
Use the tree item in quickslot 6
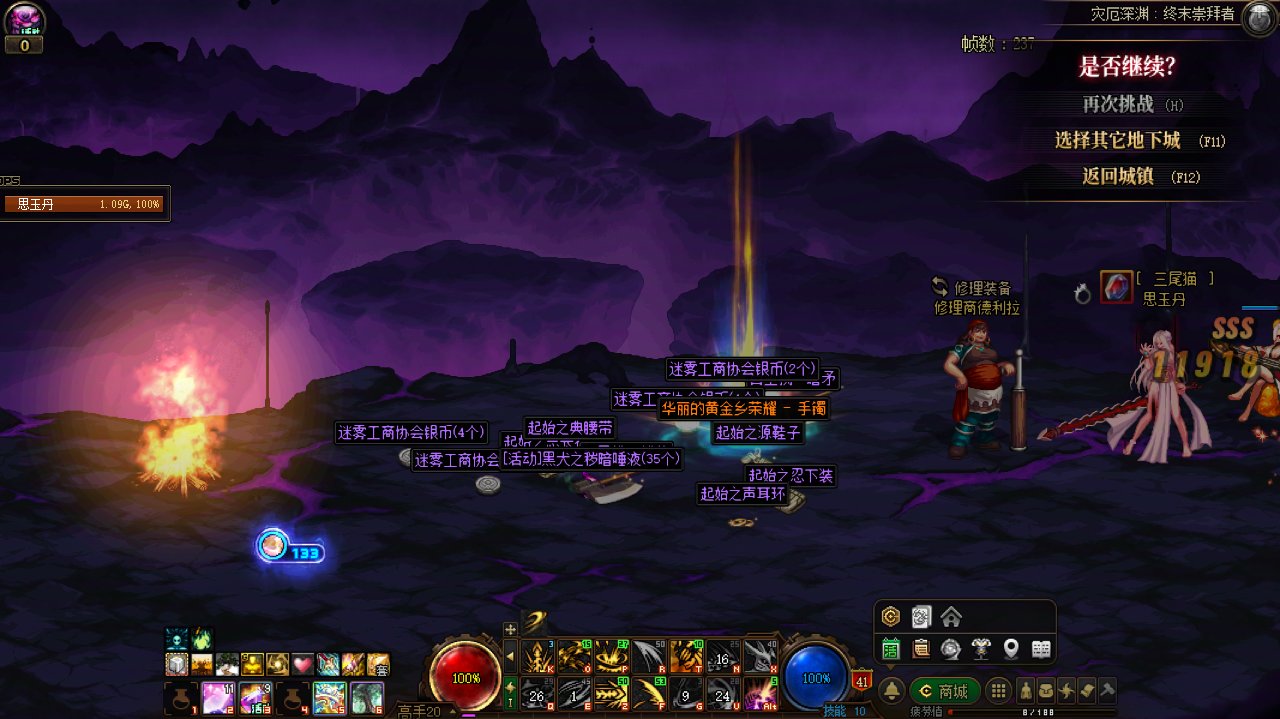point(366,697)
